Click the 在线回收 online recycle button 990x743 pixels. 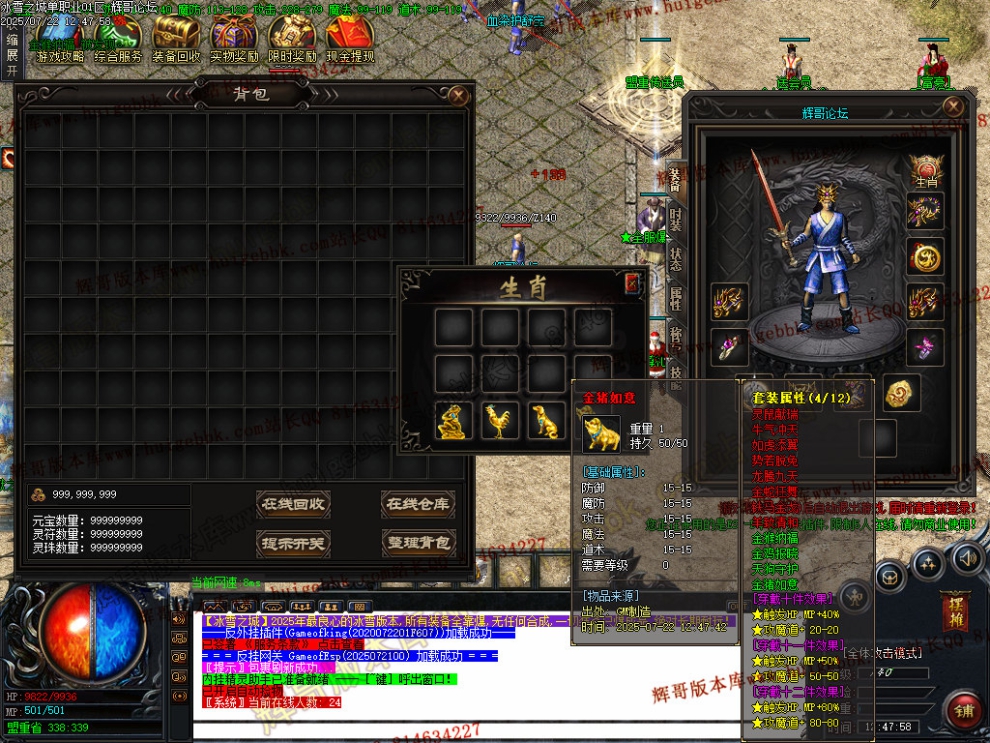(x=293, y=503)
